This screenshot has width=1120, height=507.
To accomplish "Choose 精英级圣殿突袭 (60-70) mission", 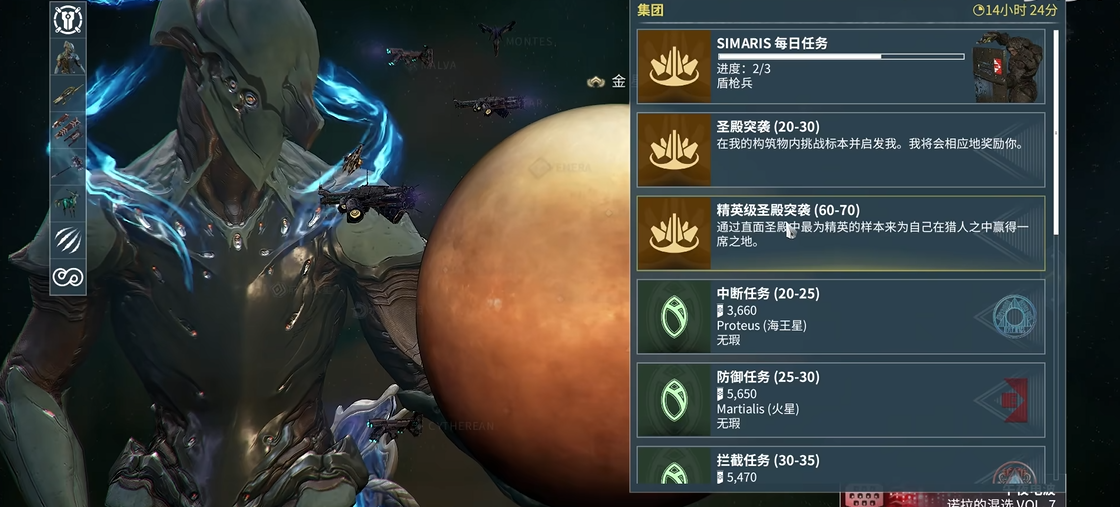I will click(840, 233).
